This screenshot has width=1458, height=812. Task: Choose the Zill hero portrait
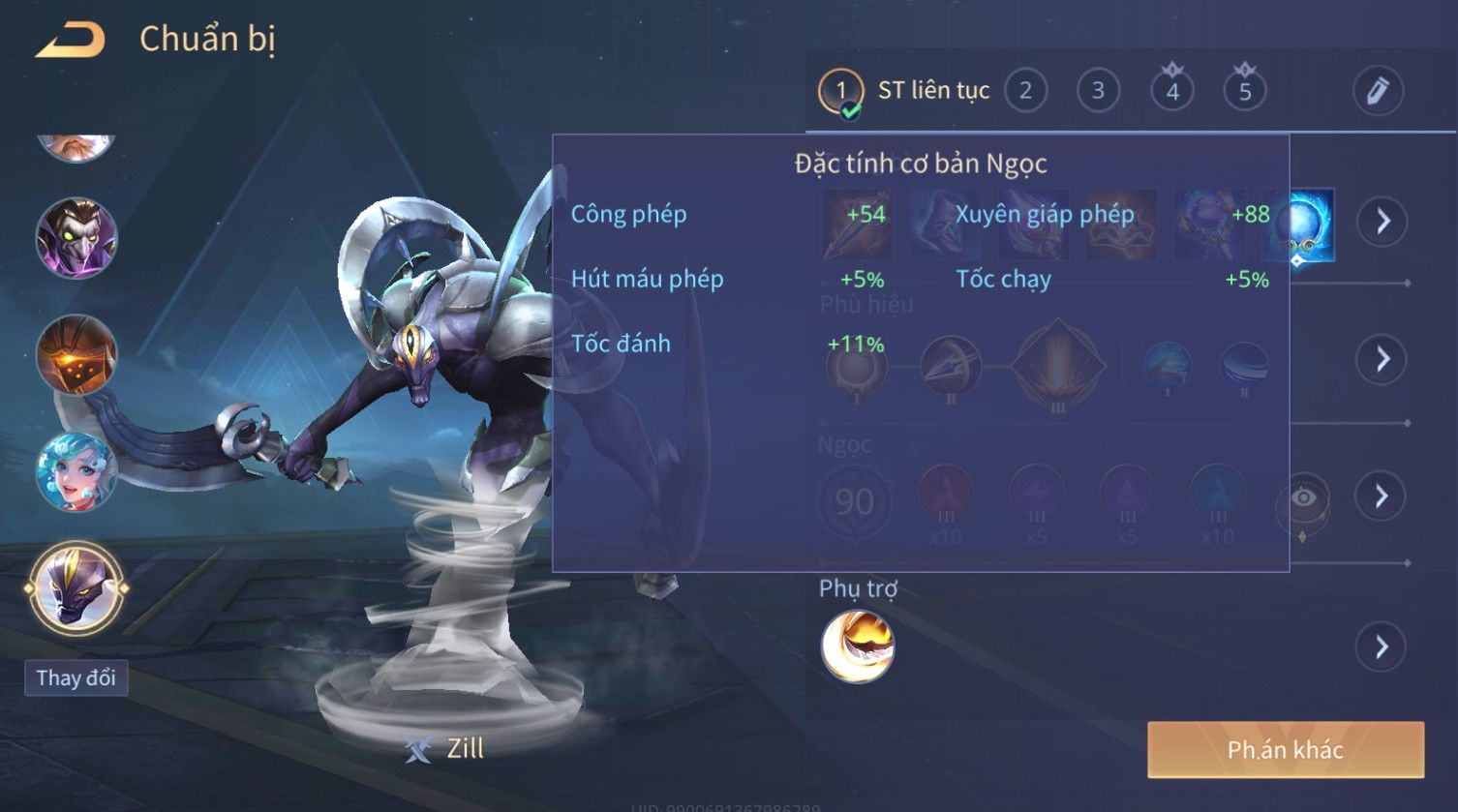[x=76, y=587]
